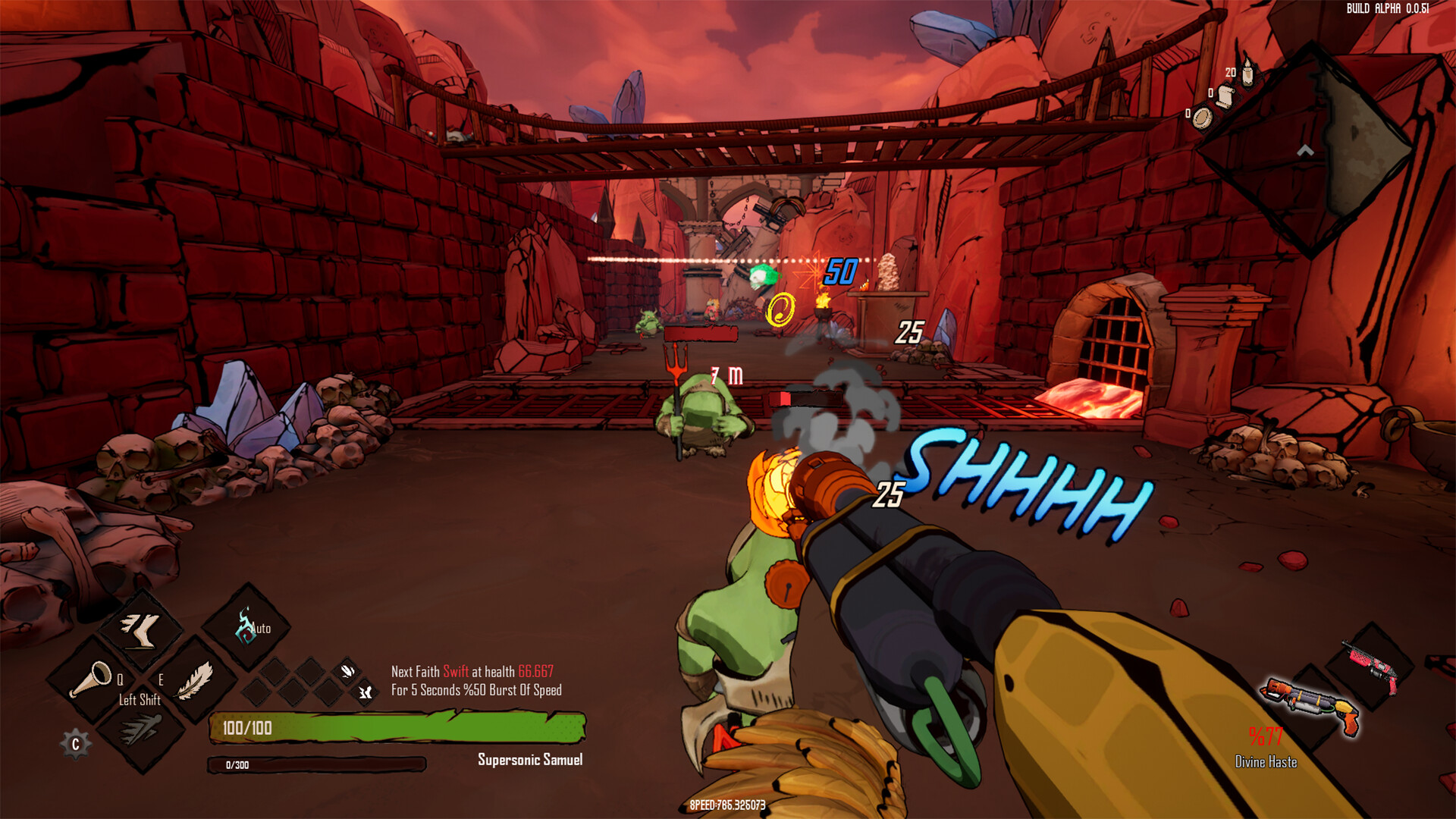Click the candle resource icon showing 20
Image resolution: width=1456 pixels, height=819 pixels.
1247,73
